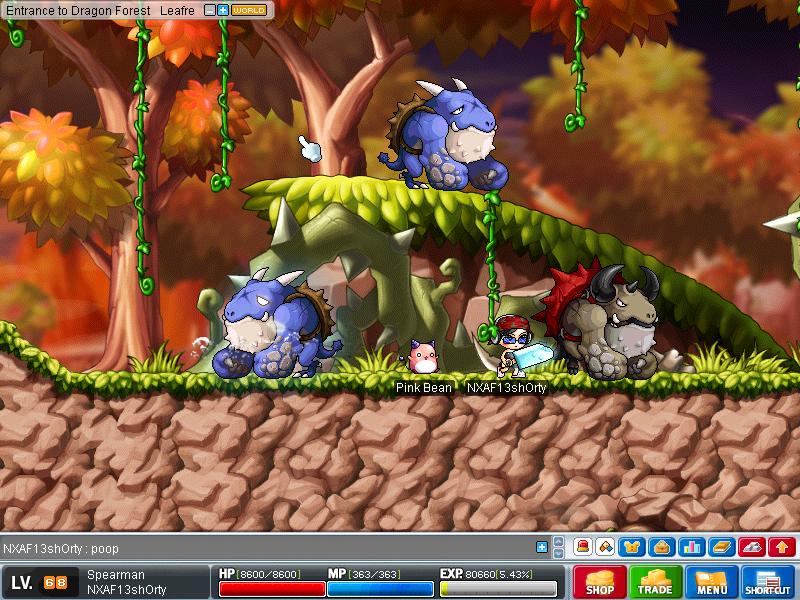This screenshot has width=800, height=600.
Task: Click the chat bar showing 'poop' message
Action: (x=270, y=548)
